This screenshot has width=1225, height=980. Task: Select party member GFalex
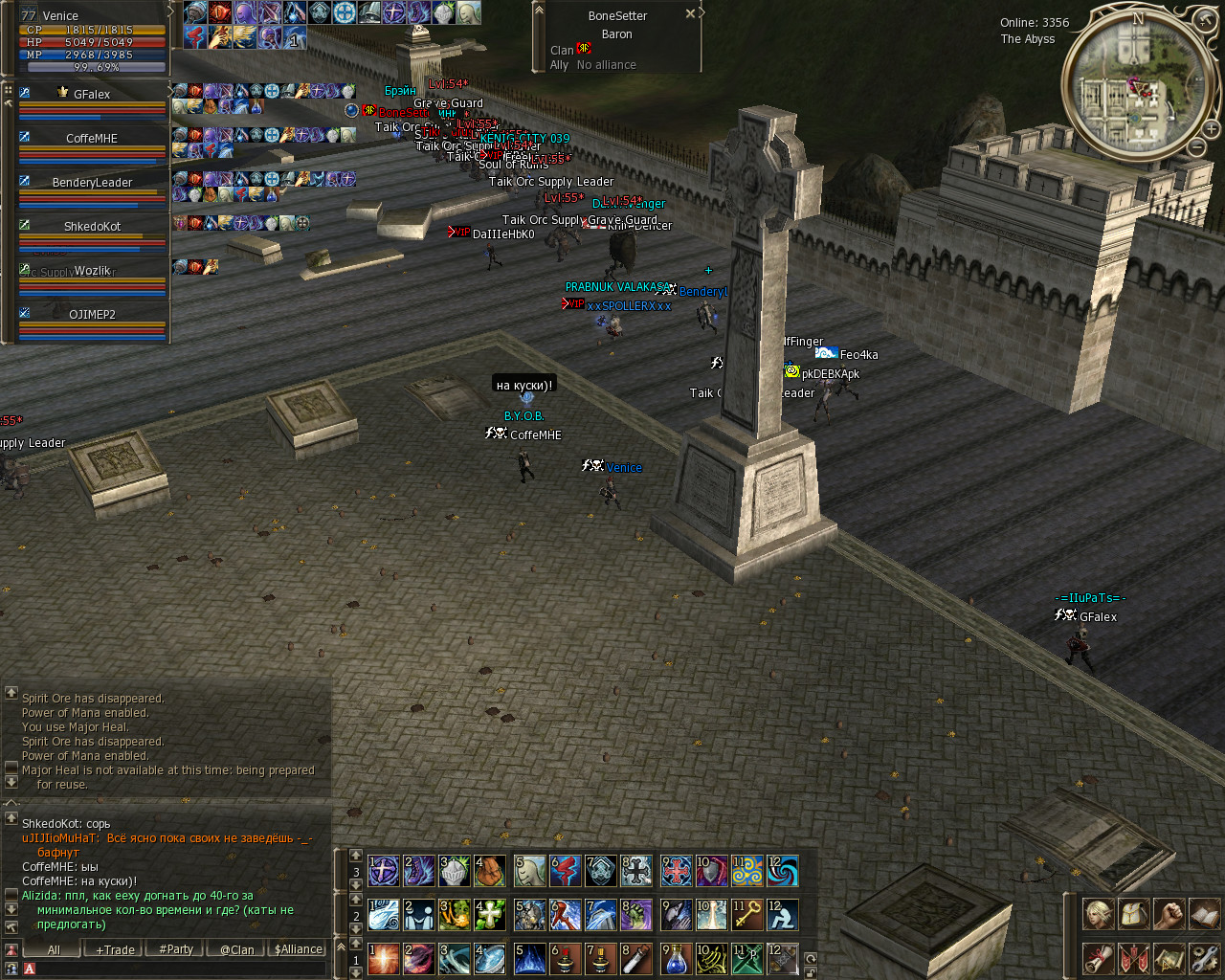coord(91,94)
